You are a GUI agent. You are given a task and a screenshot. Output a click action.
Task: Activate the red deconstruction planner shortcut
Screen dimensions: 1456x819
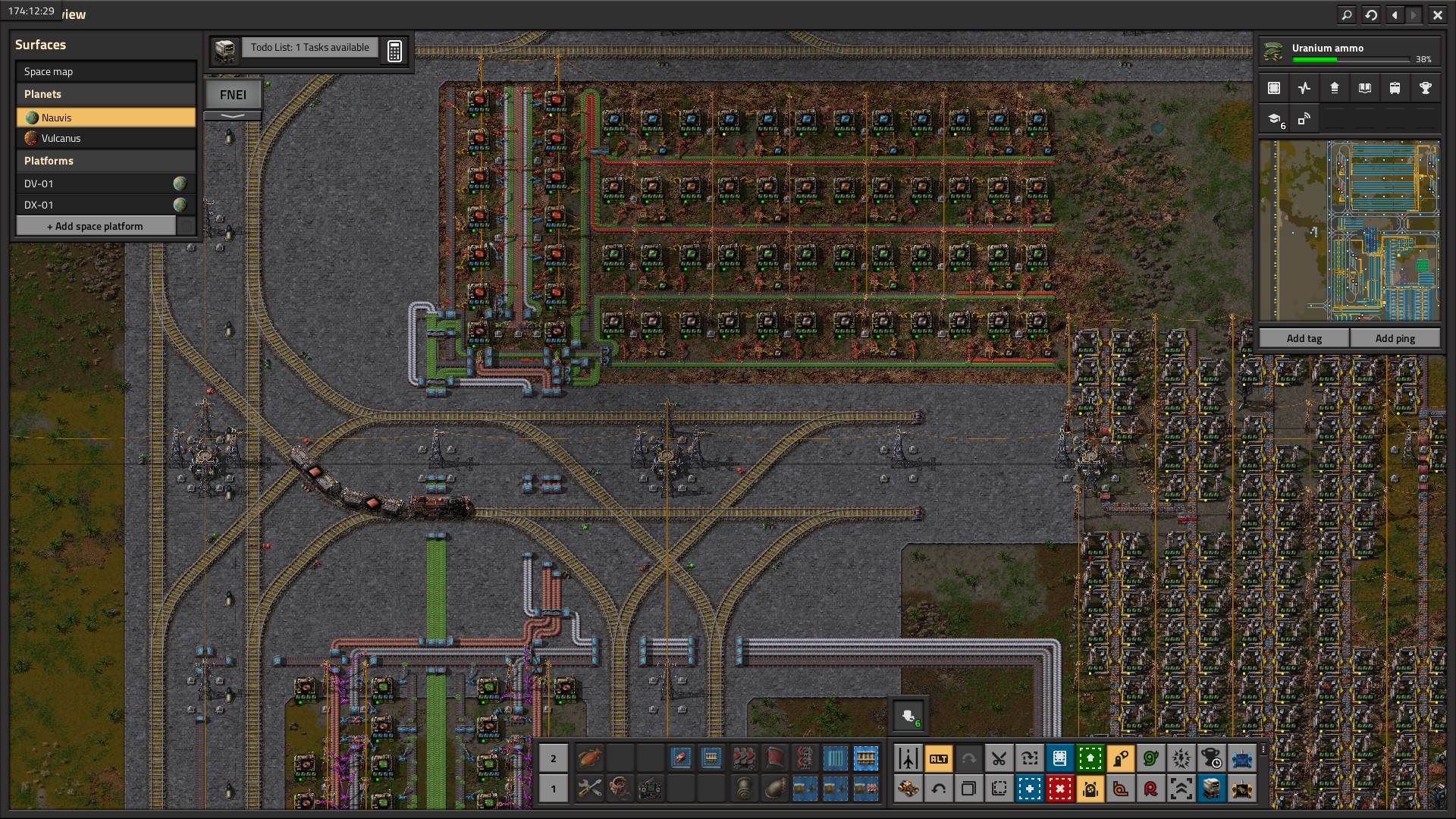click(x=1059, y=789)
